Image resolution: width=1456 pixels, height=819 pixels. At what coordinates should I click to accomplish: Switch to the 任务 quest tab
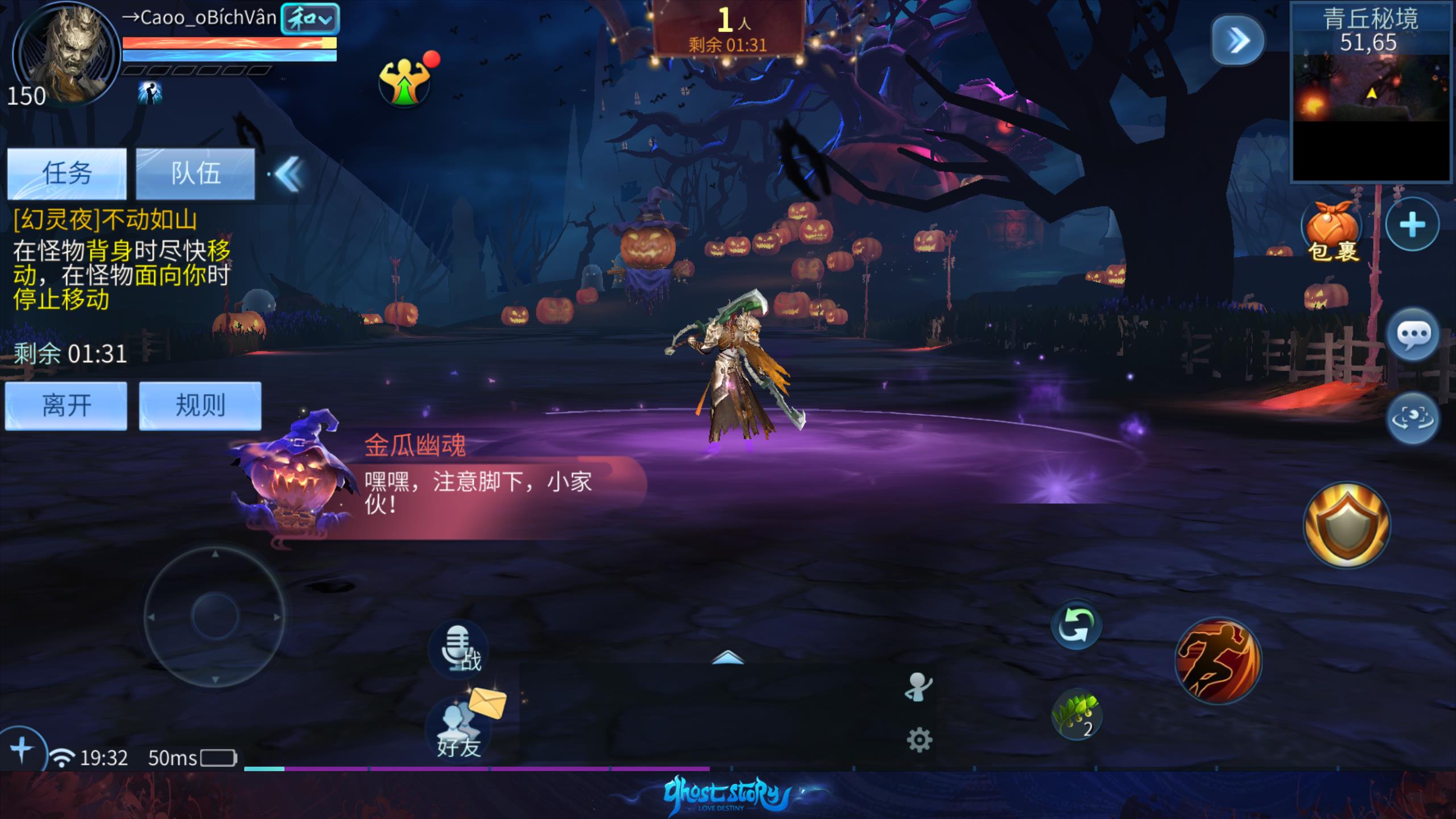point(67,173)
